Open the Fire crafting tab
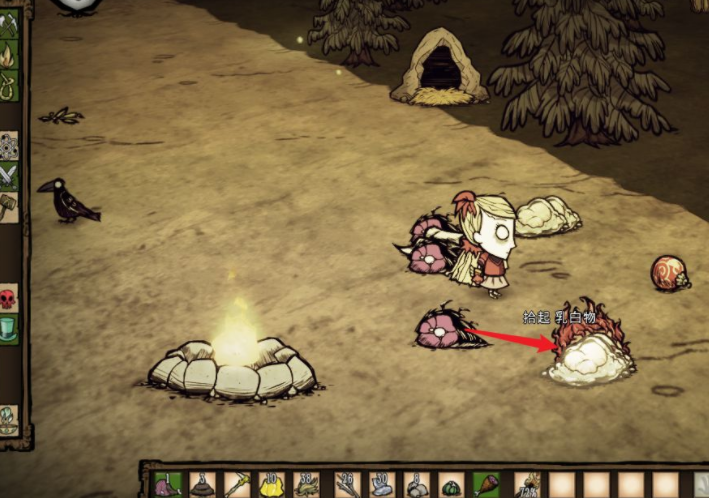This screenshot has height=498, width=709. 9,55
